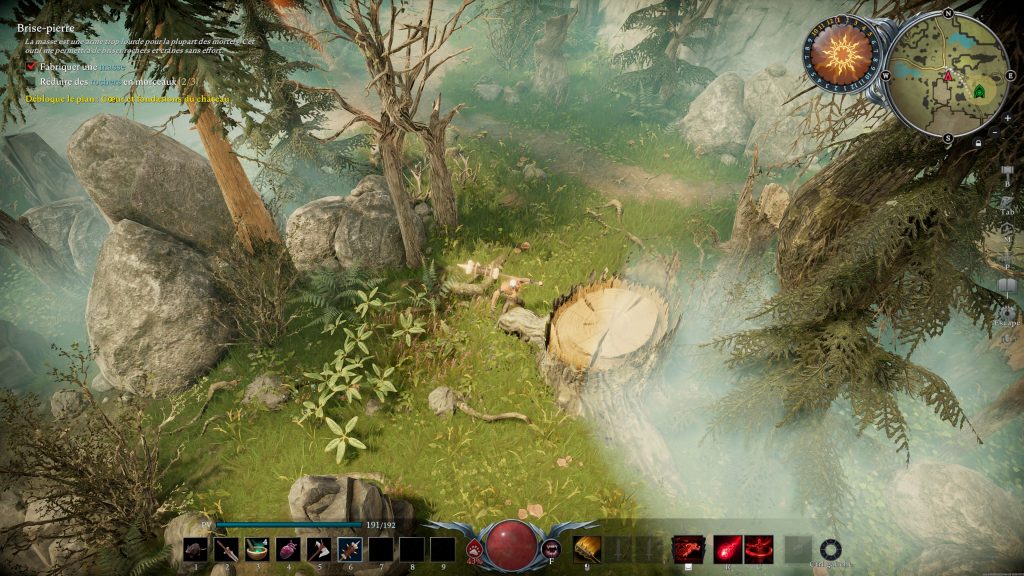
Task: Click the paw blood type icon
Action: click(474, 548)
